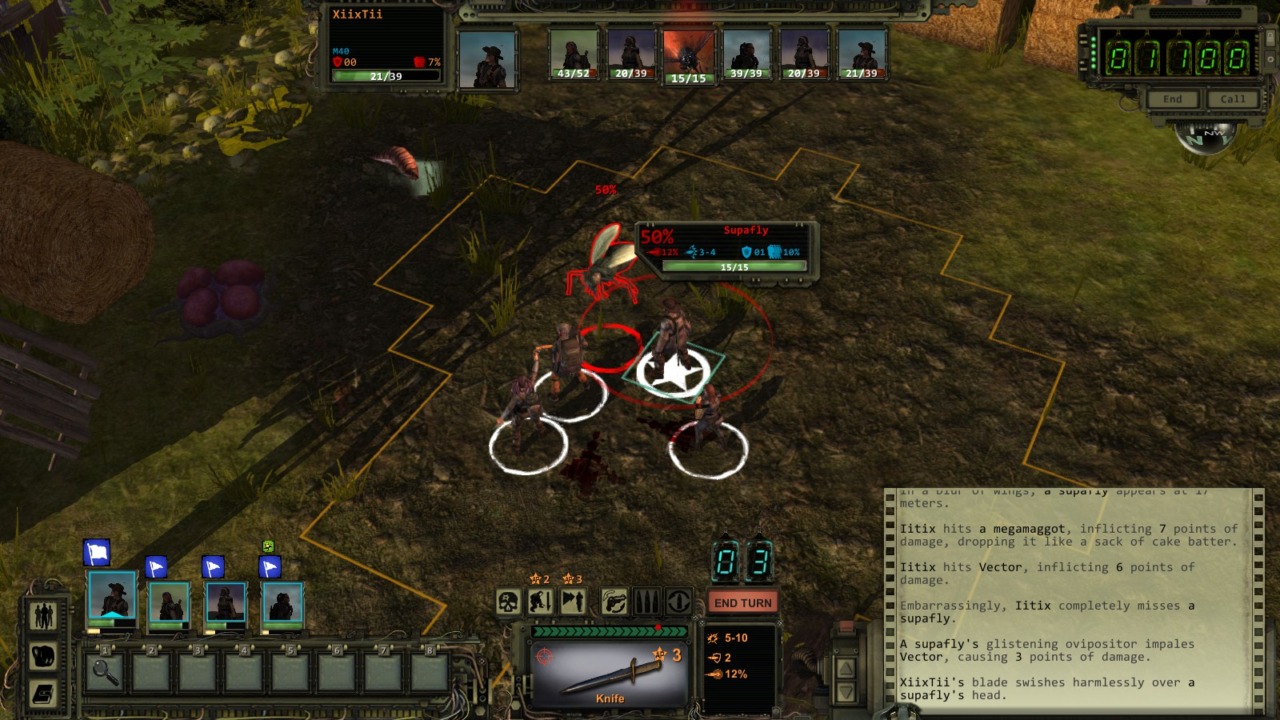Click the weapon swap pistol icon
The height and width of the screenshot is (720, 1280).
614,602
